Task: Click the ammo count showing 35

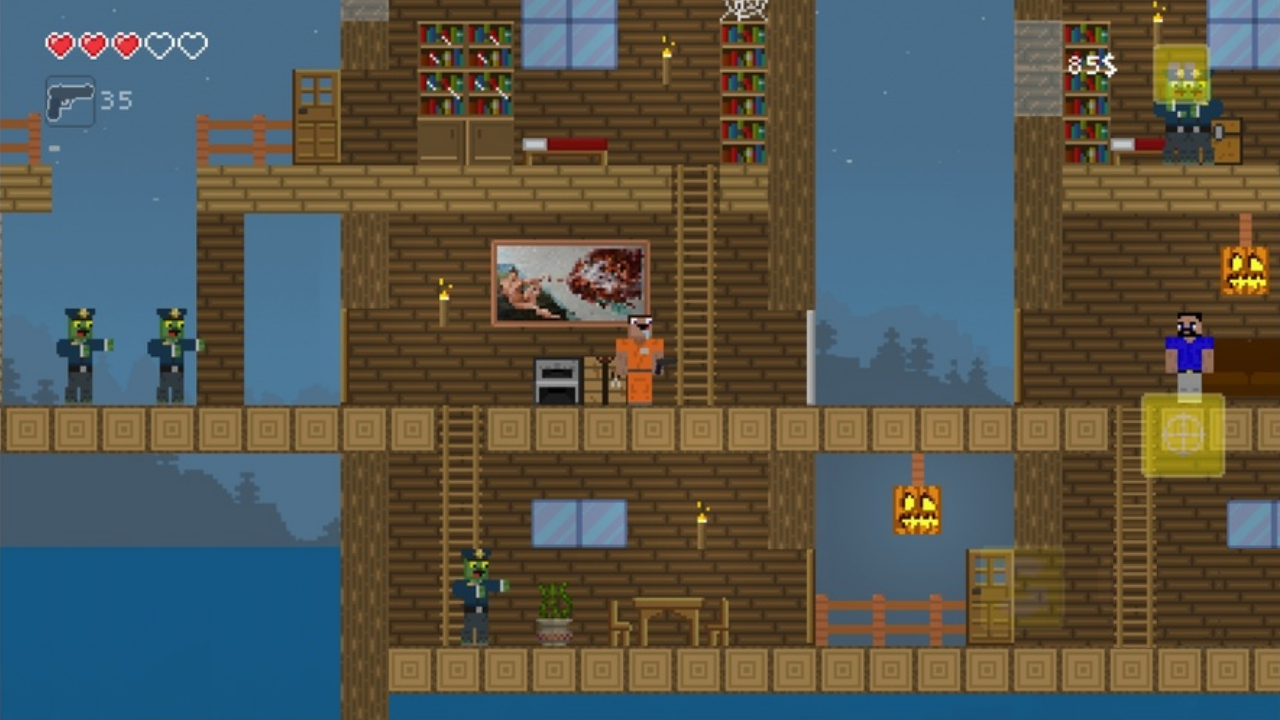Action: click(115, 100)
